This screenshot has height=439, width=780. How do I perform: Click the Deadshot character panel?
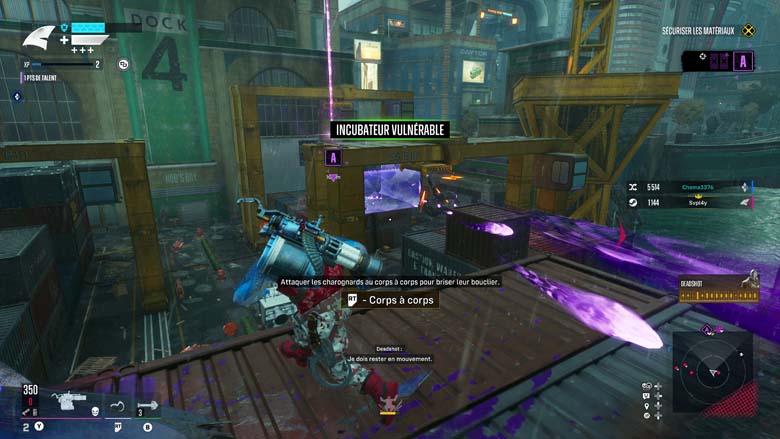718,288
